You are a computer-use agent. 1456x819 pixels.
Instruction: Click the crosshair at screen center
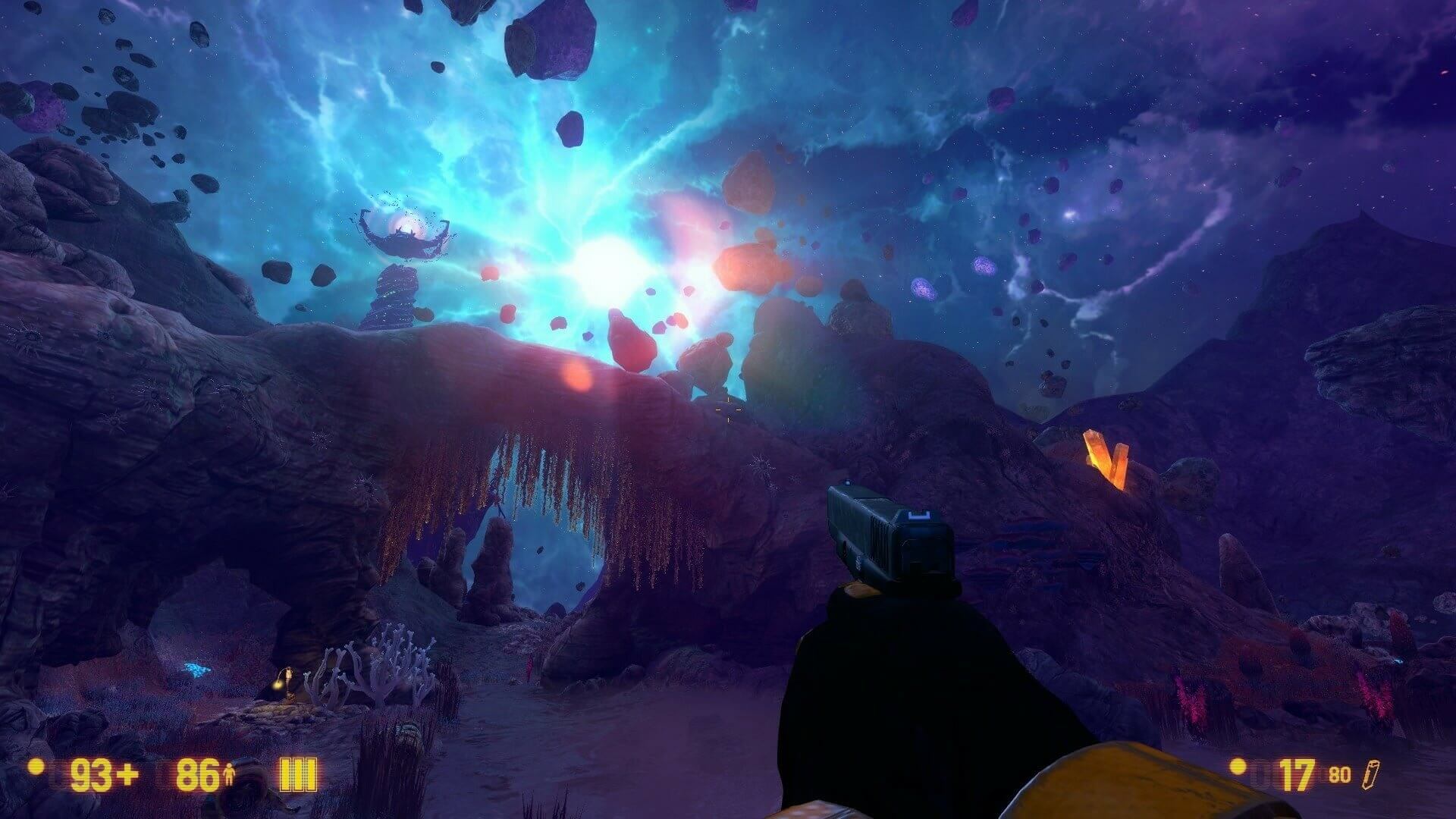[728, 409]
